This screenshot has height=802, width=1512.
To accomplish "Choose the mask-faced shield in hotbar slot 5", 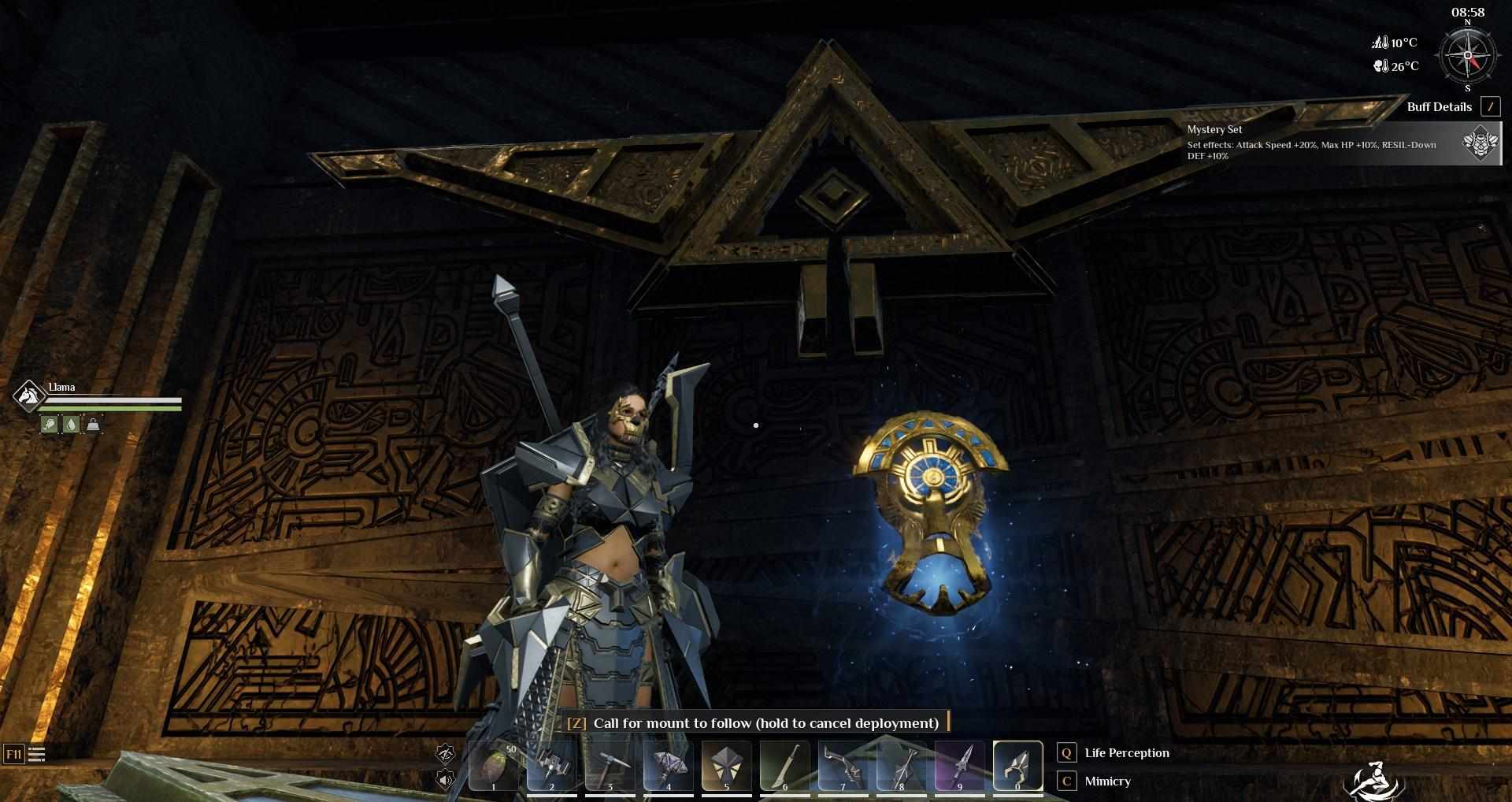I will pyautogui.click(x=726, y=765).
